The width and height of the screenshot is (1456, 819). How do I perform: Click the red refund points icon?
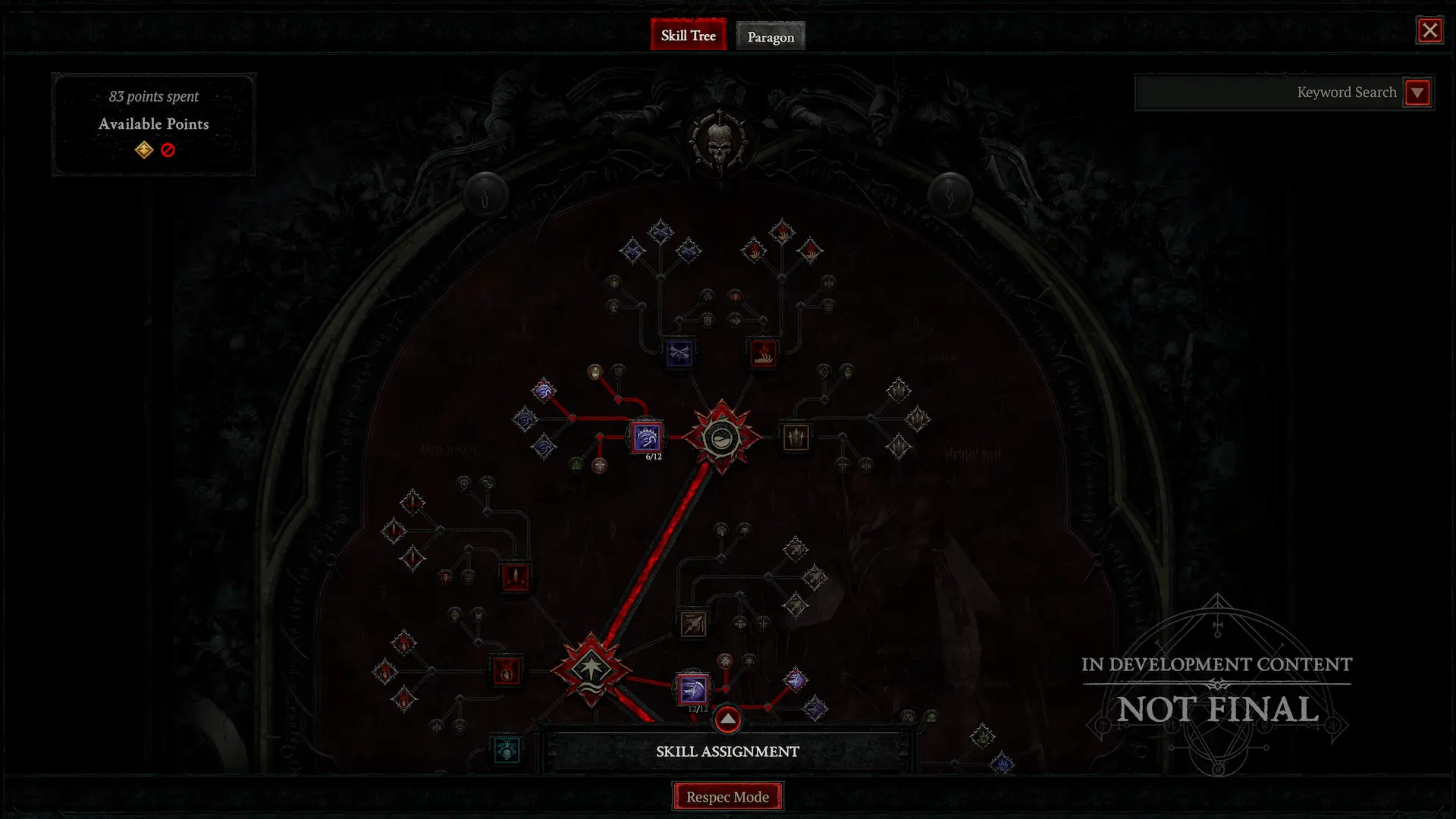click(168, 149)
